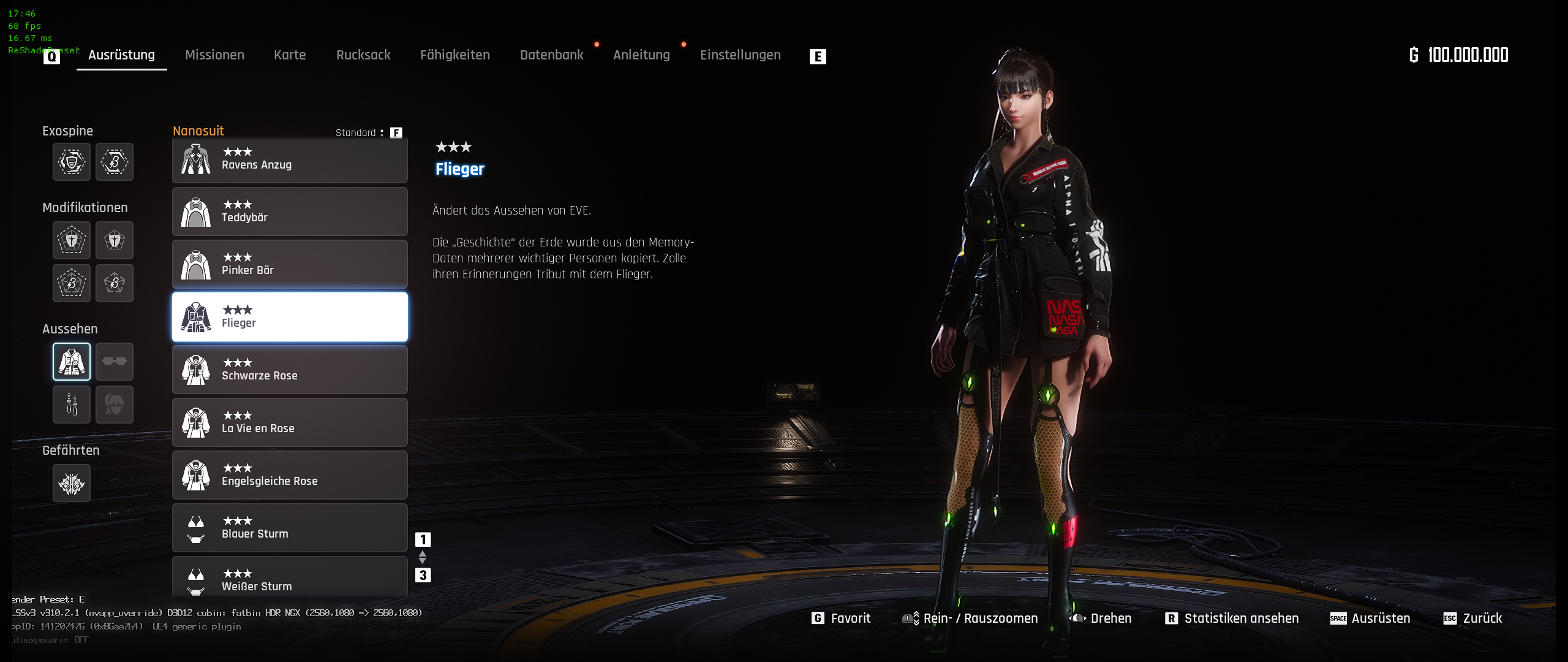Show the Fähigkeiten tab
1568x662 pixels.
point(454,55)
